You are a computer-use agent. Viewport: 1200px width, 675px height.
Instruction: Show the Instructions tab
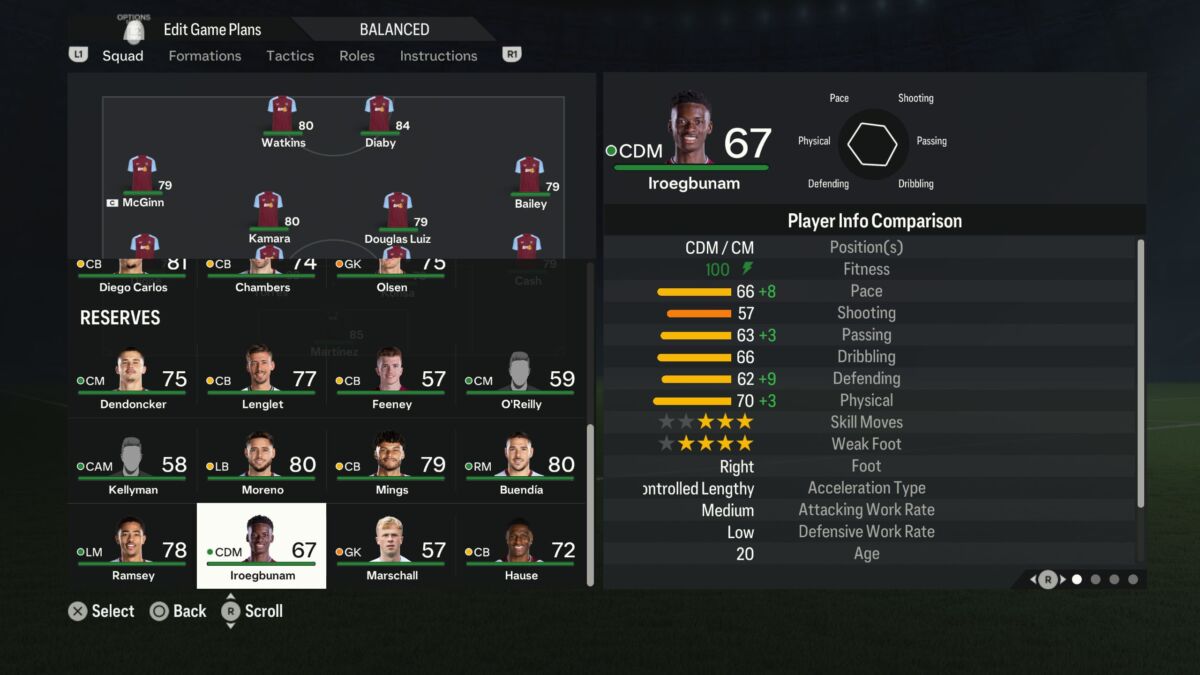coord(438,56)
